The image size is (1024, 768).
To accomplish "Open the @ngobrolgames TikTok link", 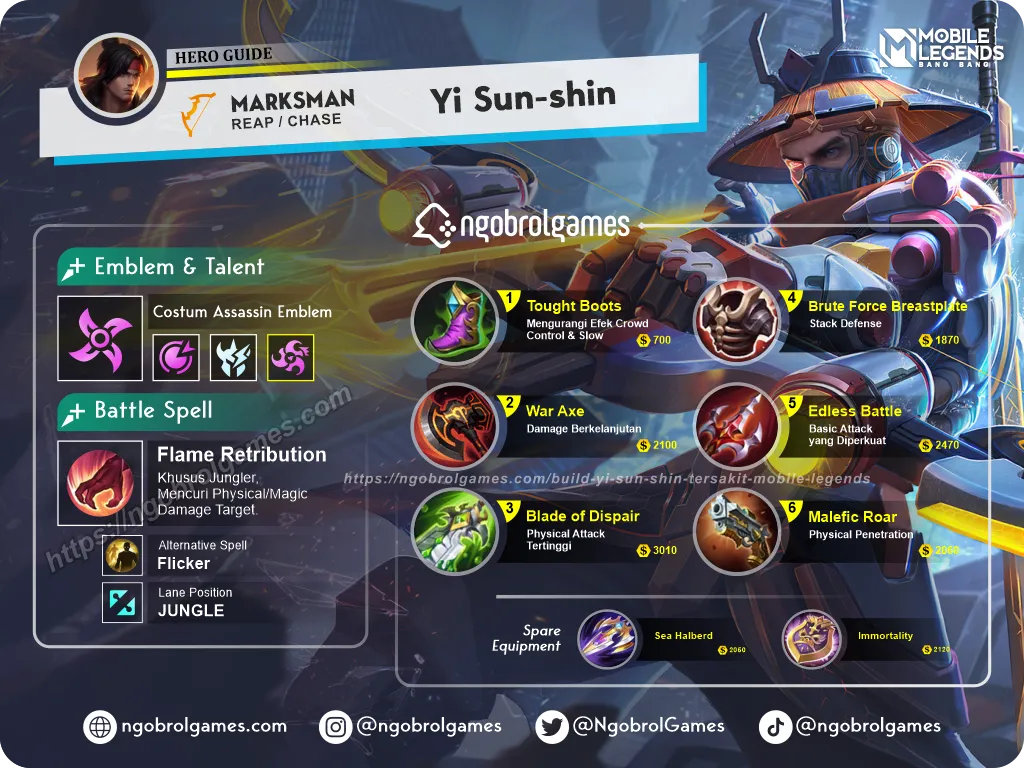I will pos(850,727).
